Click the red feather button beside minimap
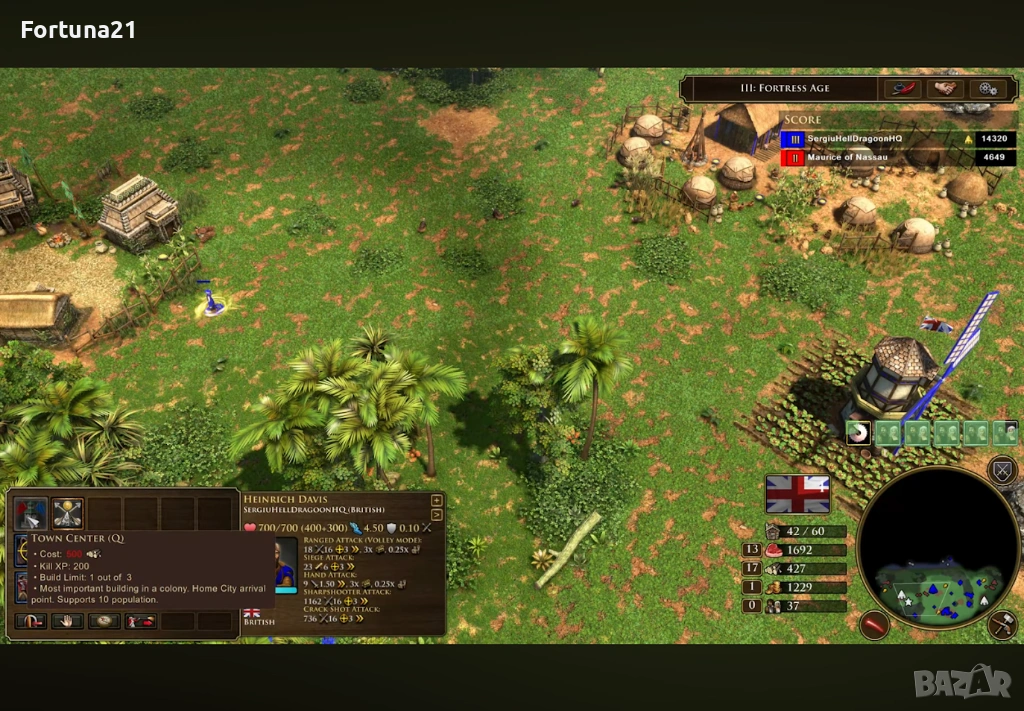The width and height of the screenshot is (1024, 711). pos(875,625)
